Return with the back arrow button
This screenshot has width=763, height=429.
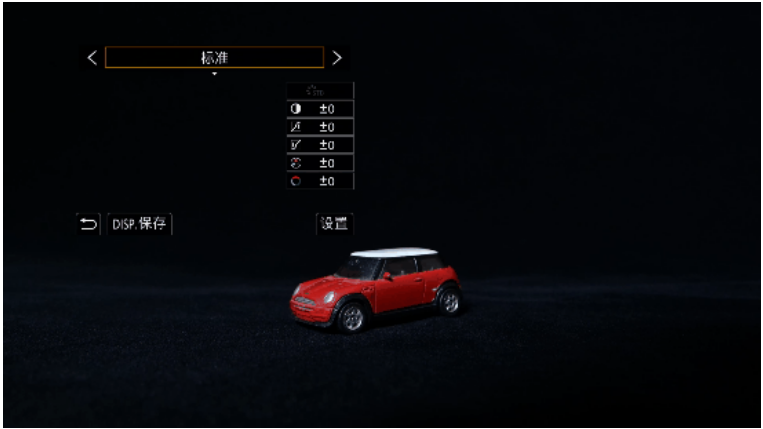tap(88, 224)
